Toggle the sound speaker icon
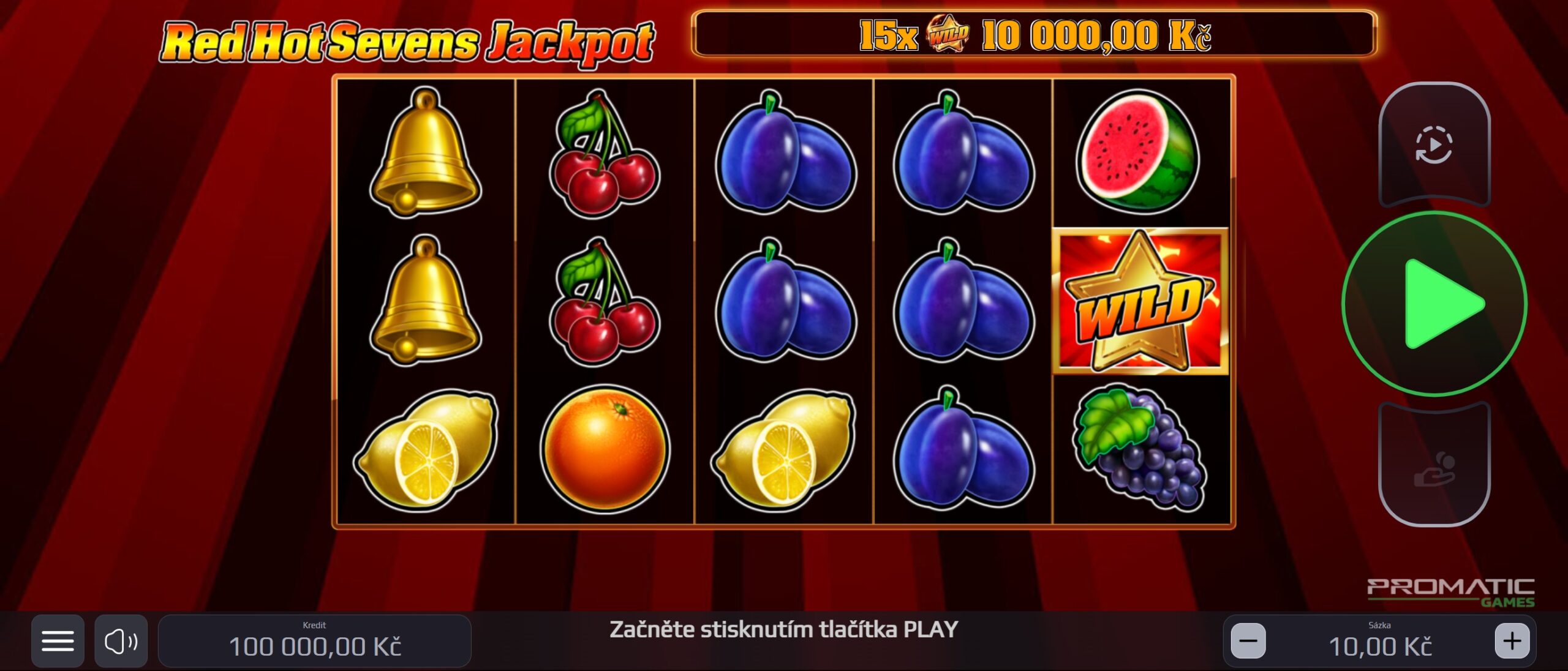Viewport: 1568px width, 671px height. pos(121,641)
